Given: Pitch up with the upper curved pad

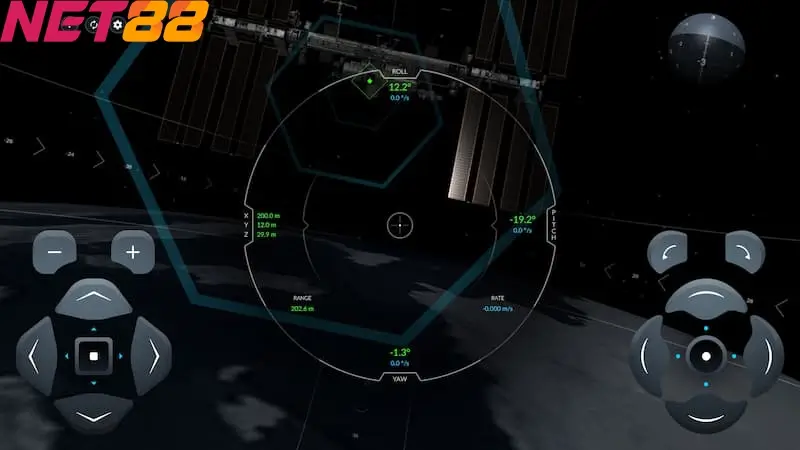Looking at the screenshot, I should (706, 298).
